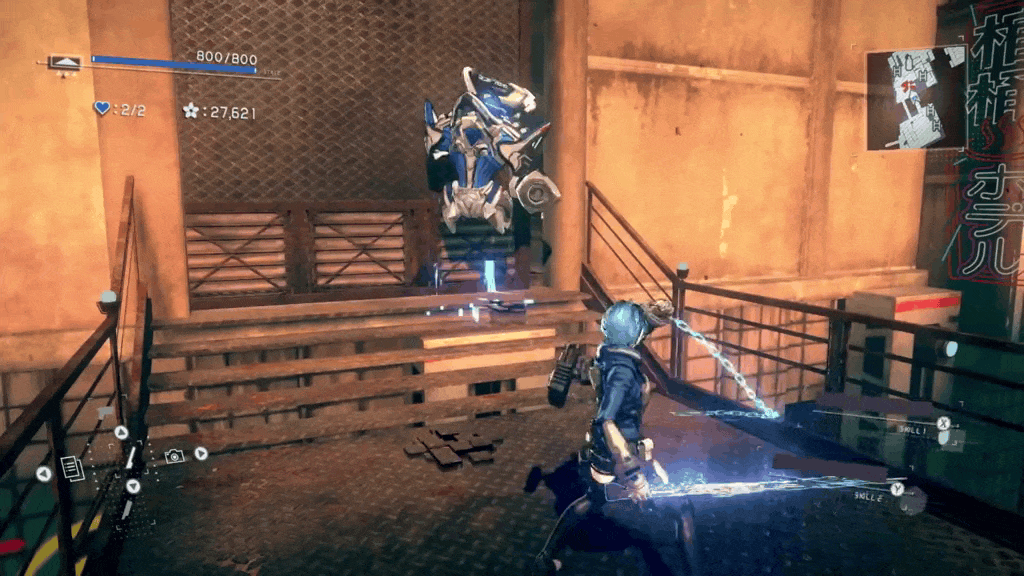The image size is (1024, 576).
Task: Click the baton weapon icon in the shortcut wheel
Action: (x=129, y=459)
